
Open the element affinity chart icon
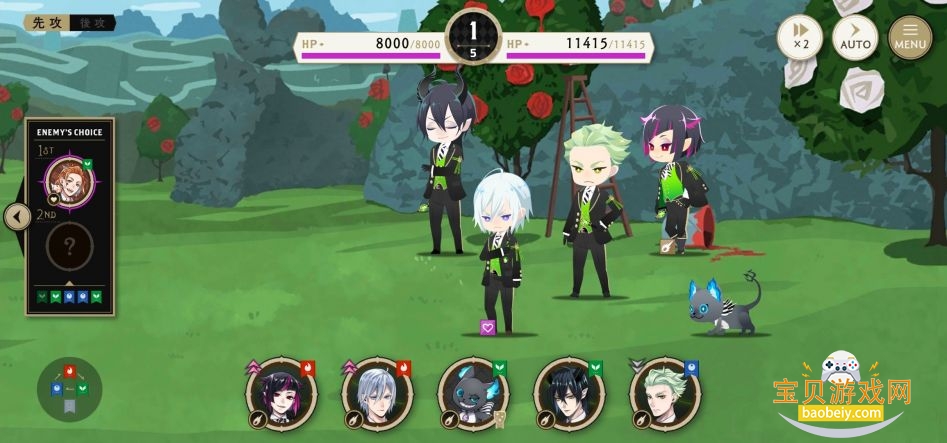pyautogui.click(x=69, y=388)
